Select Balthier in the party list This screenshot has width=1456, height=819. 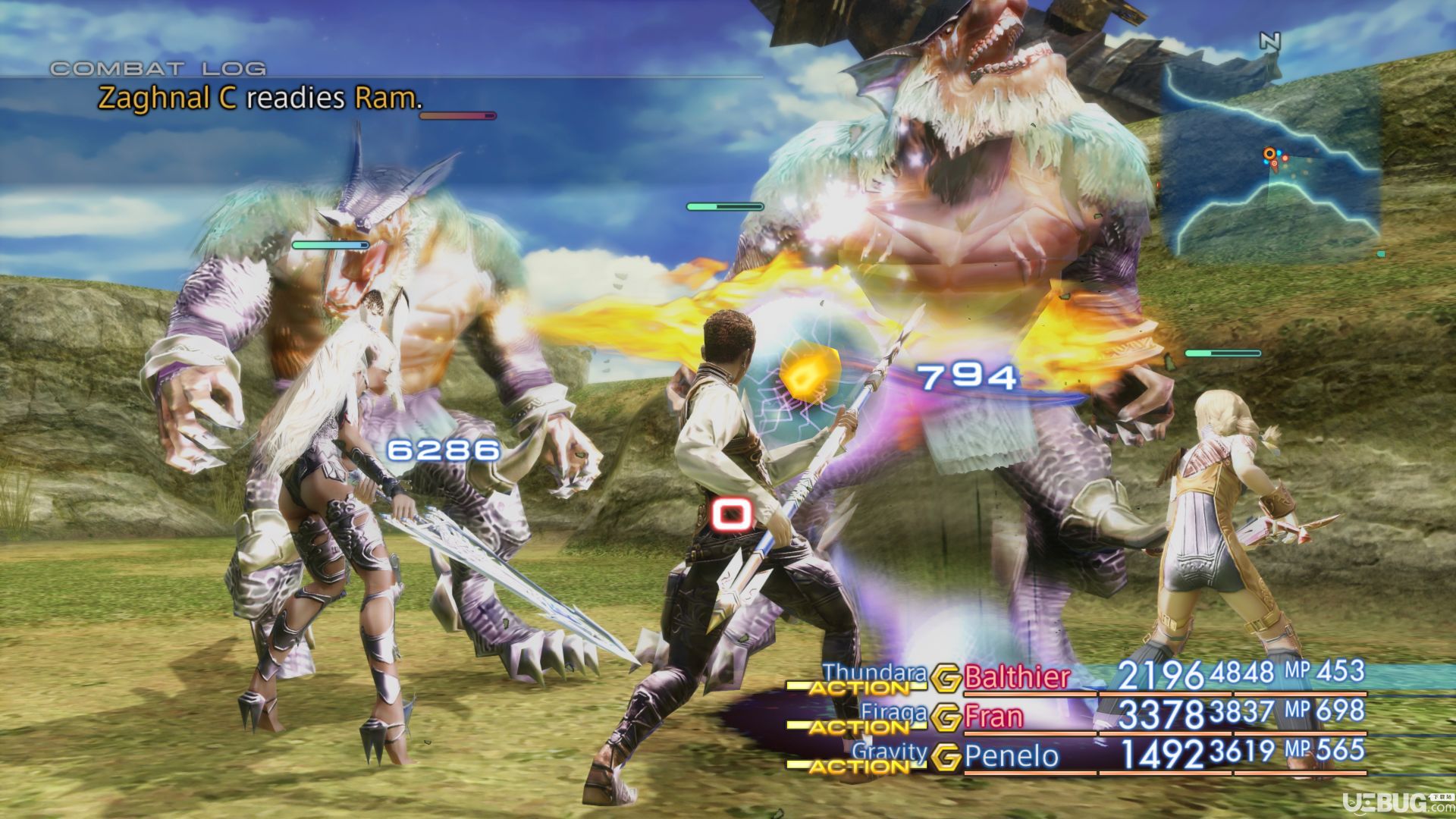1016,676
